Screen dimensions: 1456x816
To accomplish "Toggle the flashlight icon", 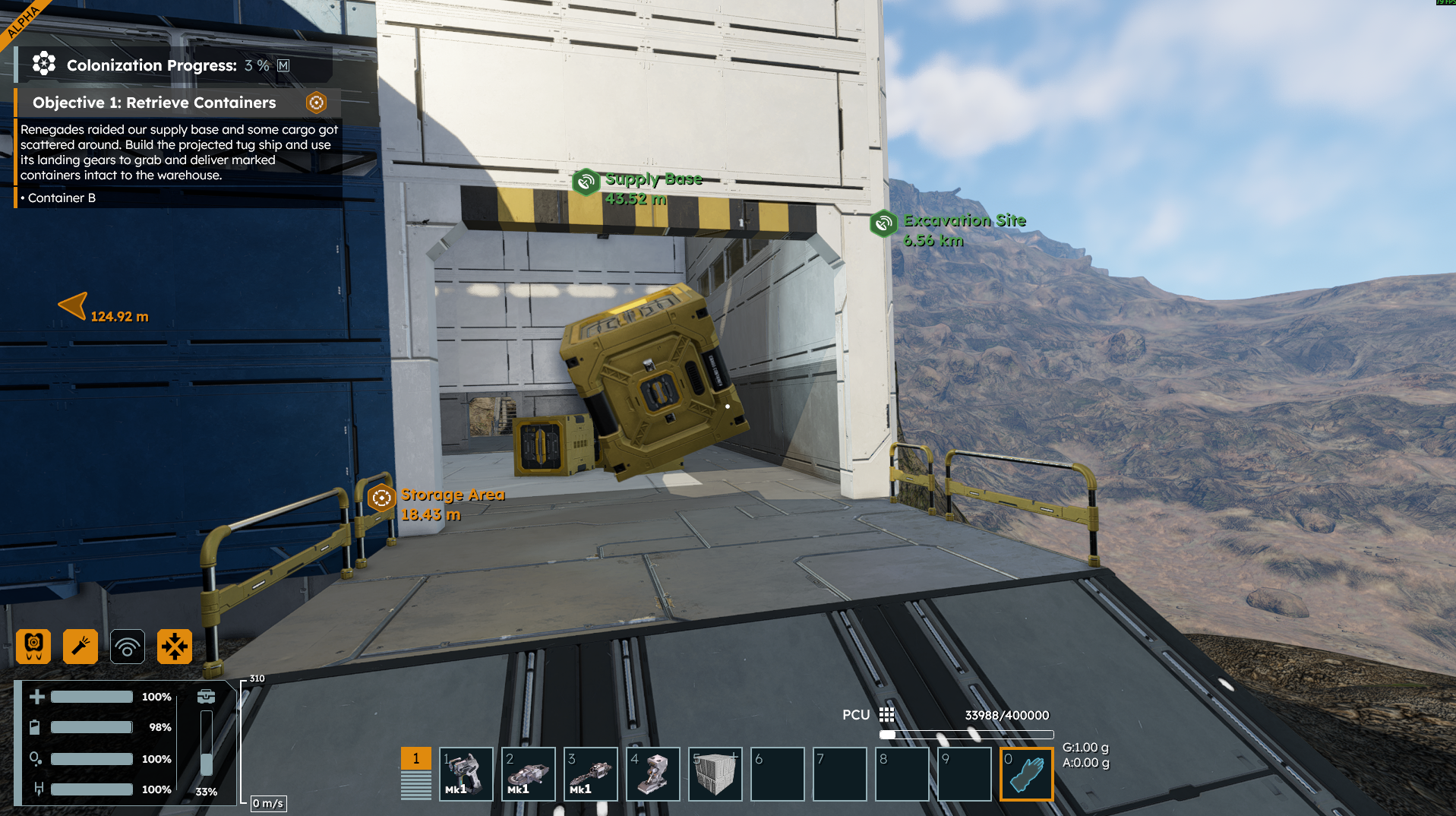I will tap(81, 647).
